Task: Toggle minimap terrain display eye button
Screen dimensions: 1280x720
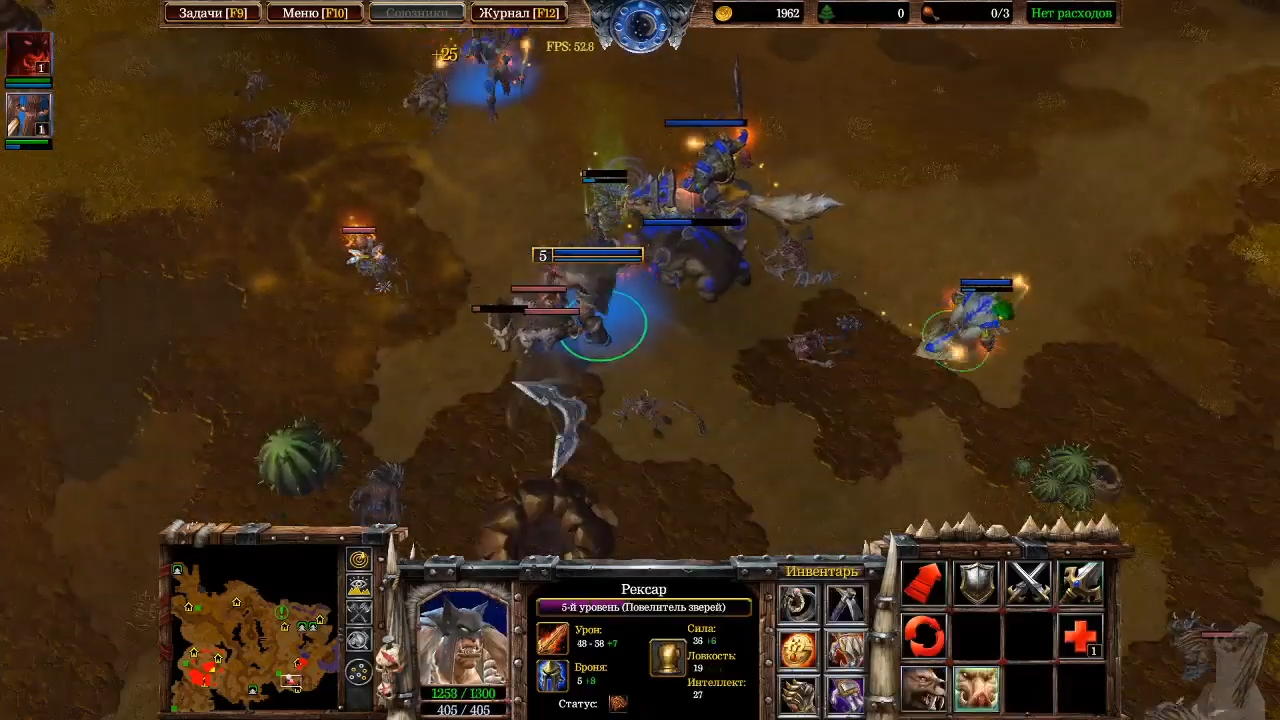Action: coord(359,587)
